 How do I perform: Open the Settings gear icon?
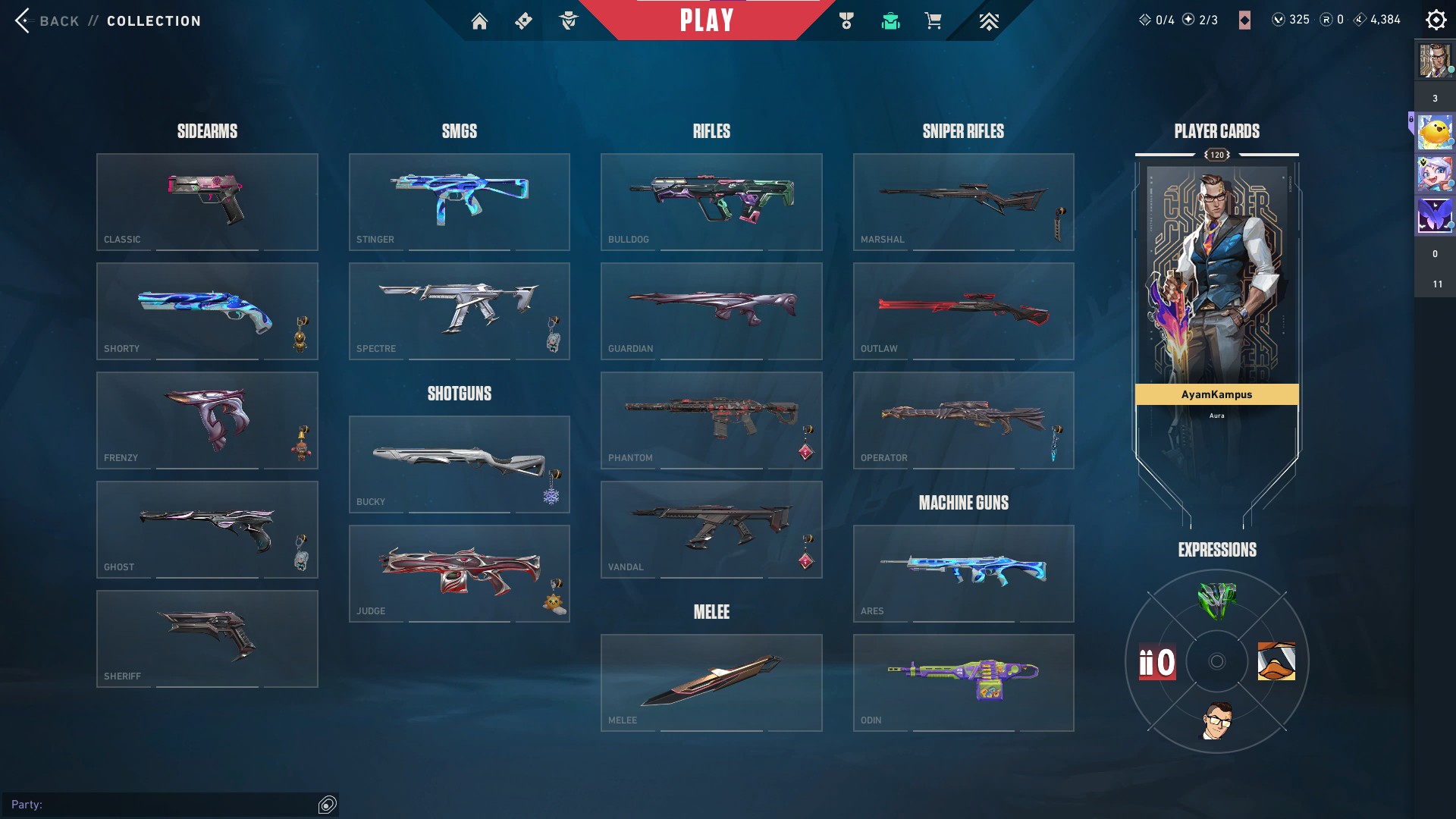(1435, 19)
